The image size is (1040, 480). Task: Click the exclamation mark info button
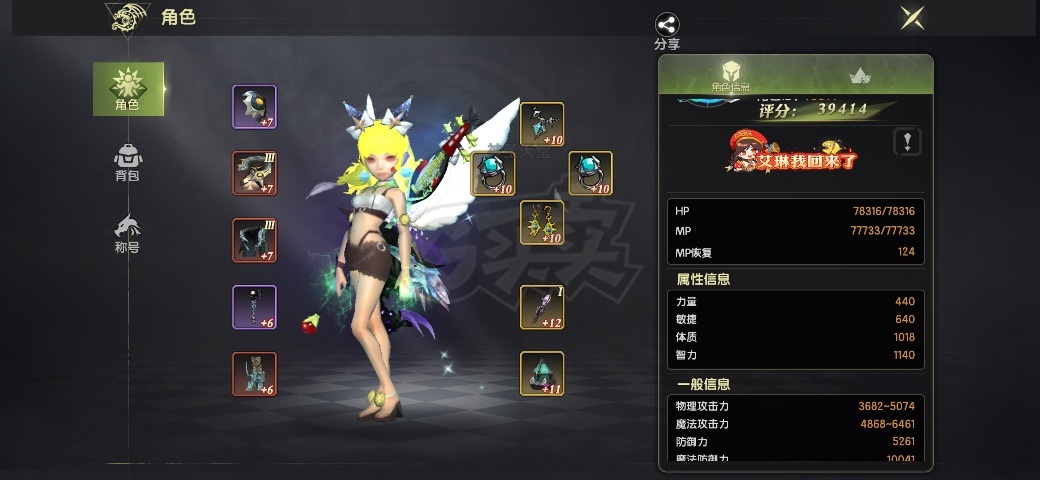[x=906, y=141]
